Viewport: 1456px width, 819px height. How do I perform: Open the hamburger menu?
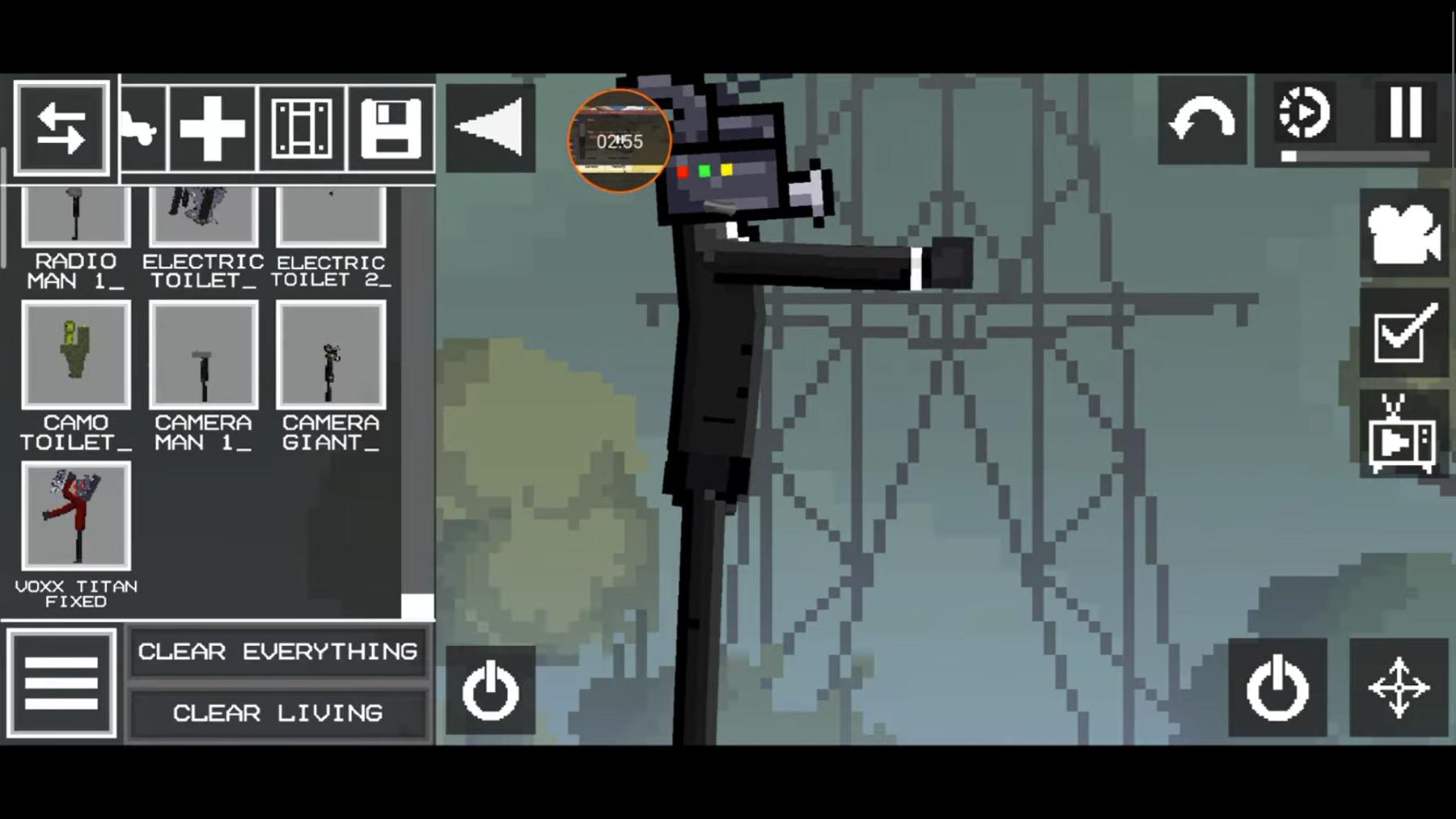61,683
